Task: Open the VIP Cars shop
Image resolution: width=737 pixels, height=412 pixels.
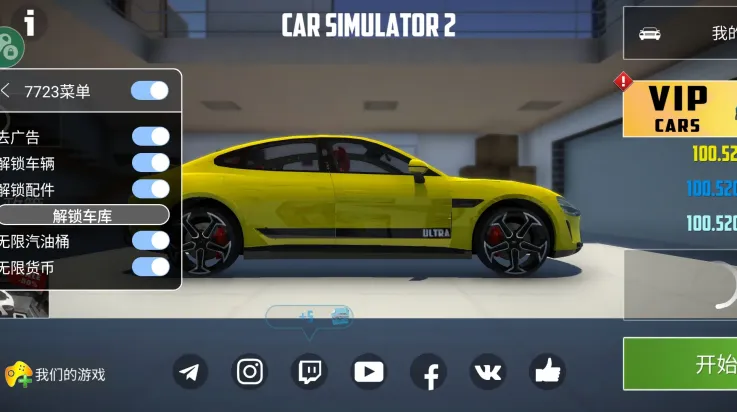Action: [x=680, y=109]
